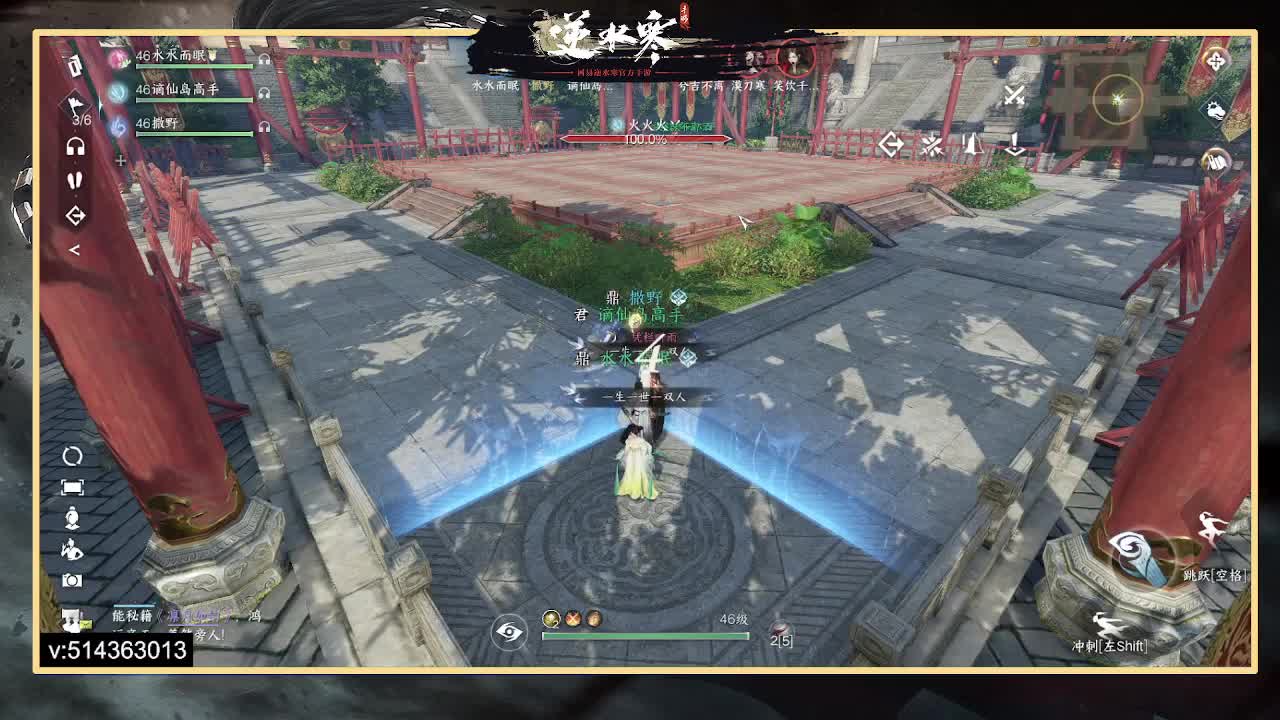
Task: Mute teammate 46撒野 via headphone toggle
Action: click(x=265, y=126)
